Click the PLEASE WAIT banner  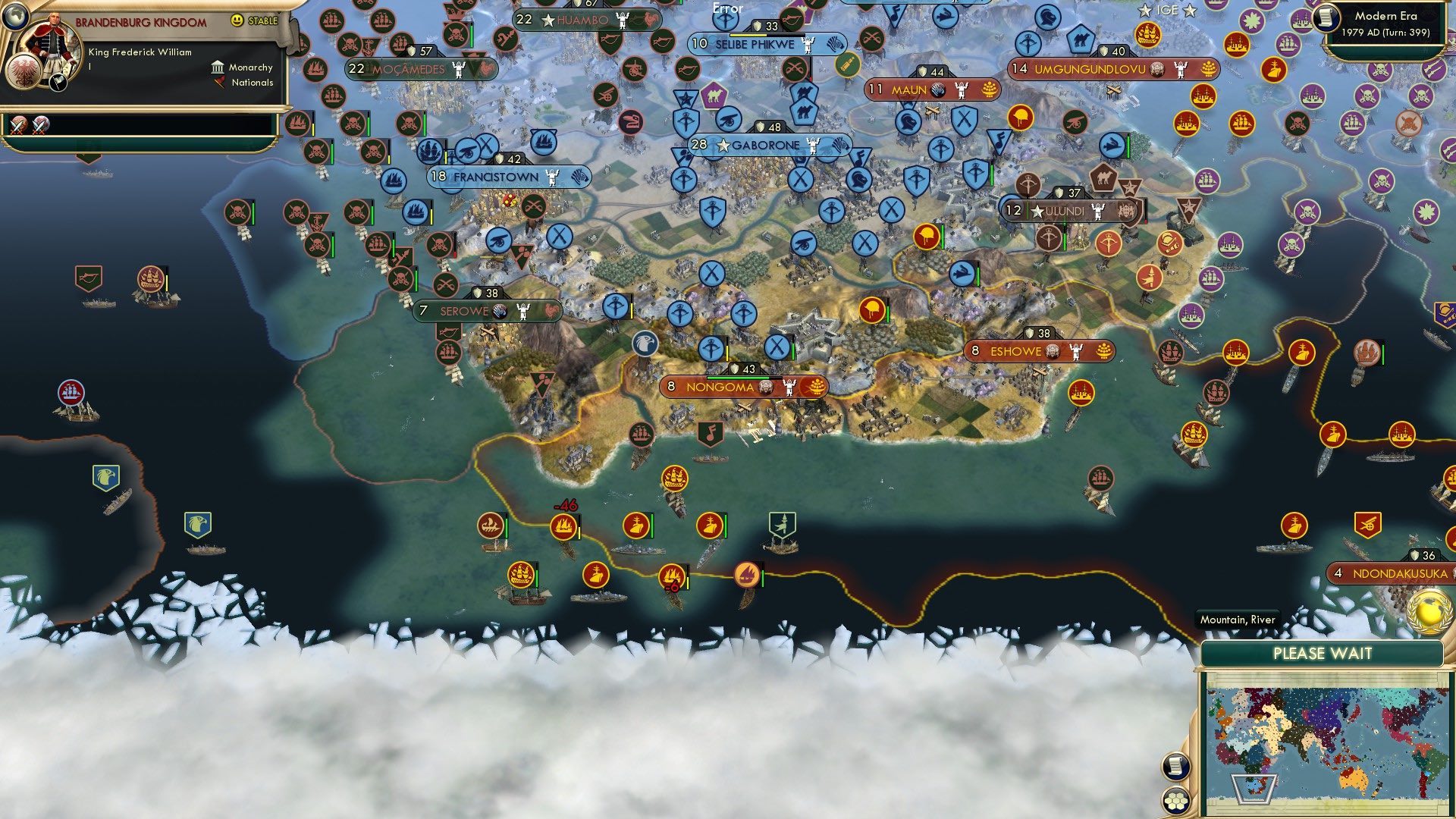coord(1323,654)
